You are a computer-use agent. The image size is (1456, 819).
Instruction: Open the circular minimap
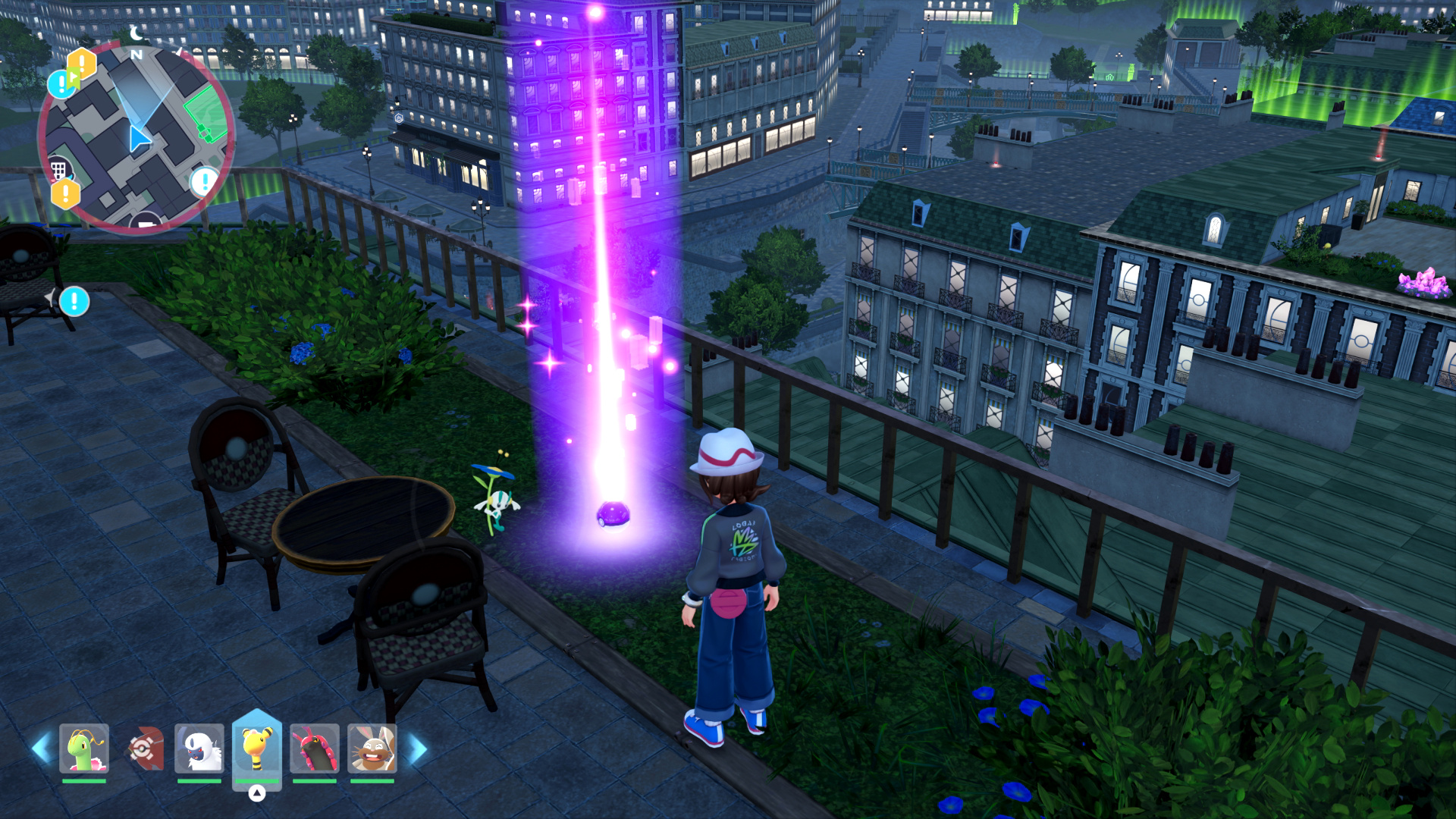[136, 136]
